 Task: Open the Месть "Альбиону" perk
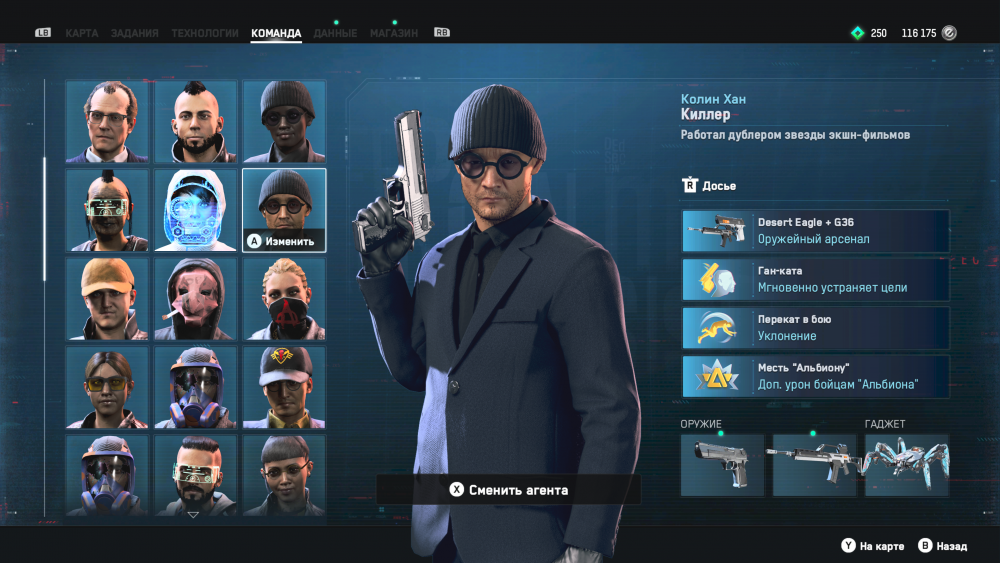[815, 377]
